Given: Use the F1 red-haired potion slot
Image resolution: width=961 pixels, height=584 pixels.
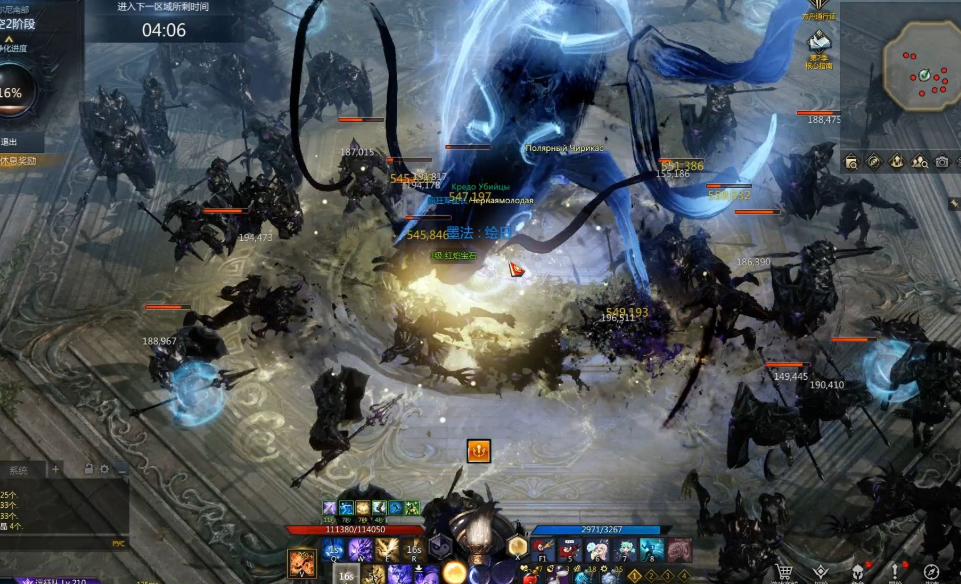Looking at the screenshot, I should pyautogui.click(x=542, y=550).
